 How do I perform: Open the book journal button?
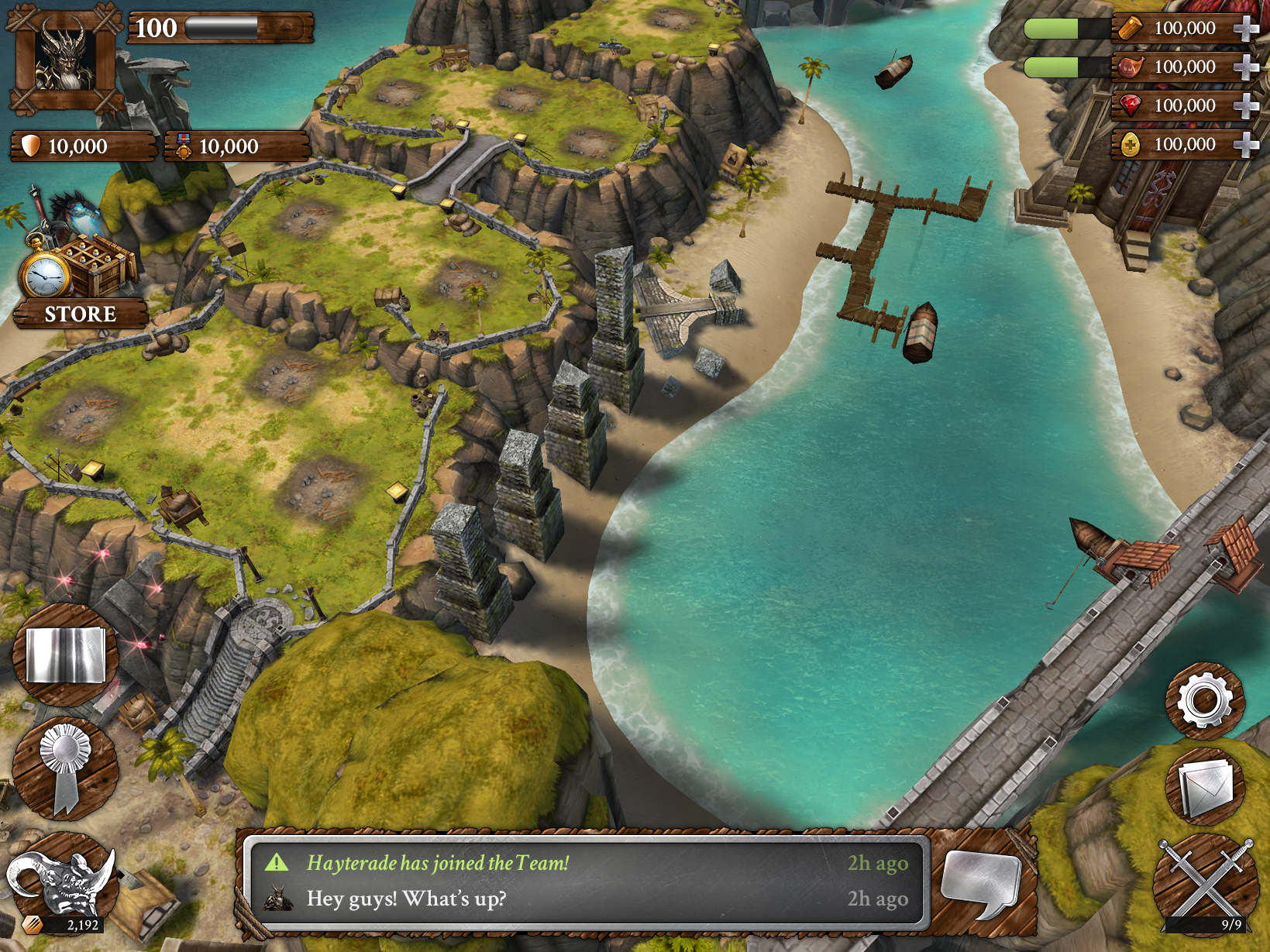click(x=66, y=655)
